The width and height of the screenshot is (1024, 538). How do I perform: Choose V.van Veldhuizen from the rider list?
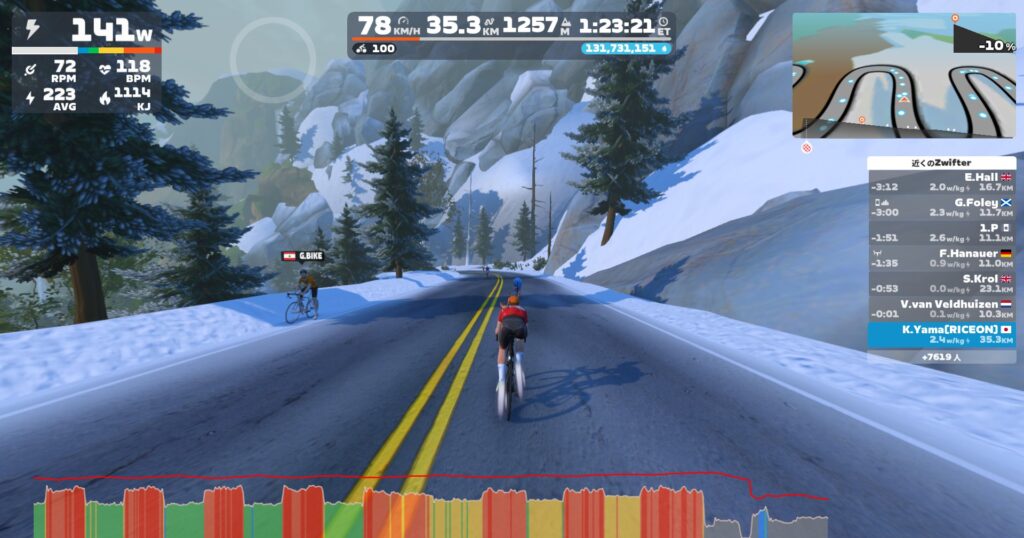coord(941,309)
